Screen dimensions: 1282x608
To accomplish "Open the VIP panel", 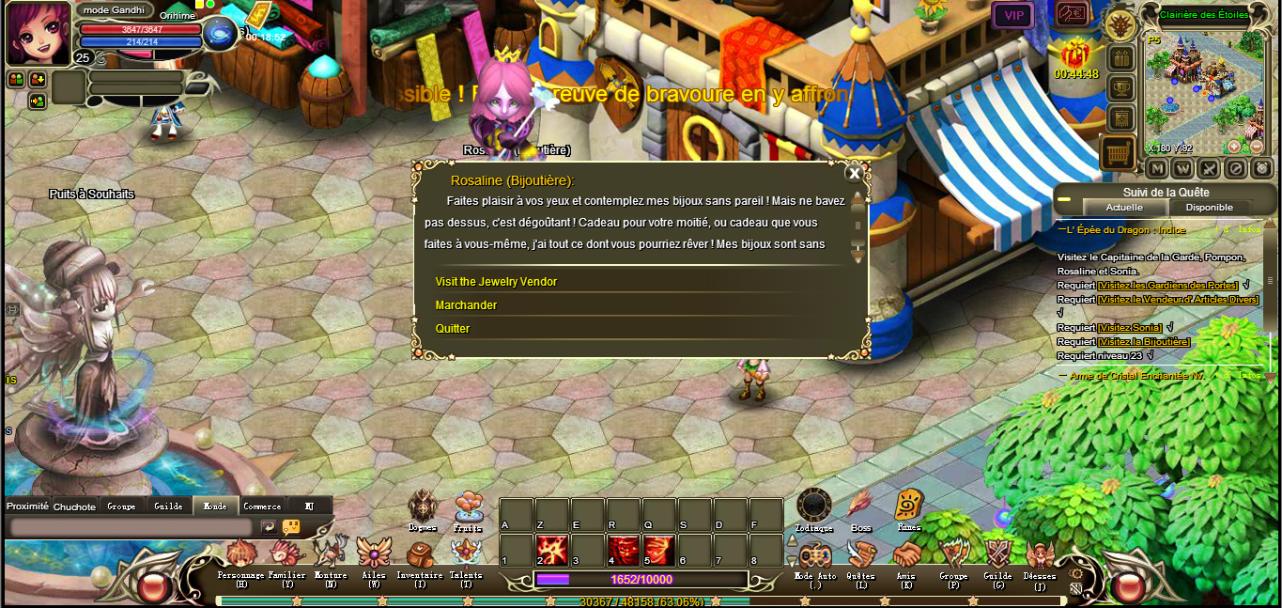I will click(x=1013, y=15).
